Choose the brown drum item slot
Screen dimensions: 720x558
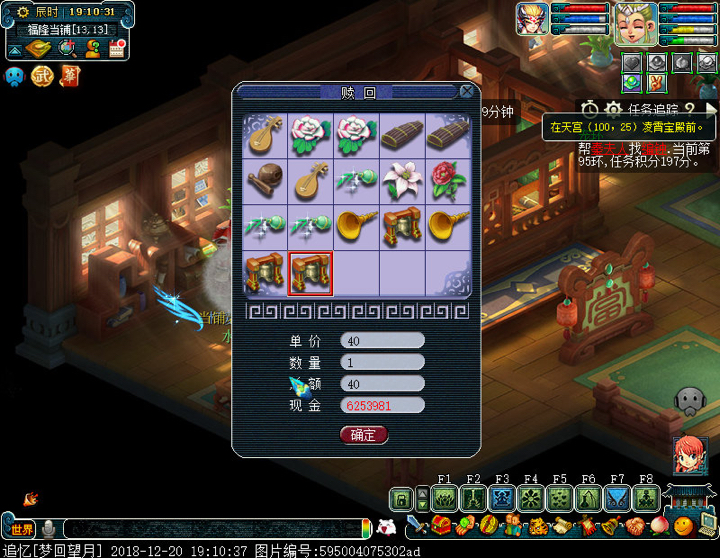pos(265,179)
